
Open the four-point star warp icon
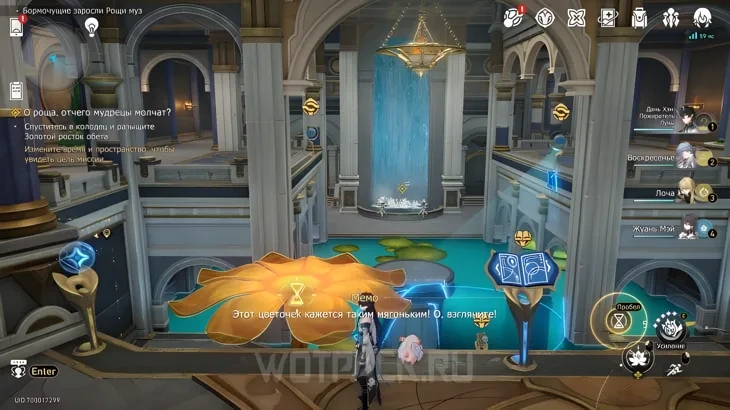pyautogui.click(x=576, y=17)
